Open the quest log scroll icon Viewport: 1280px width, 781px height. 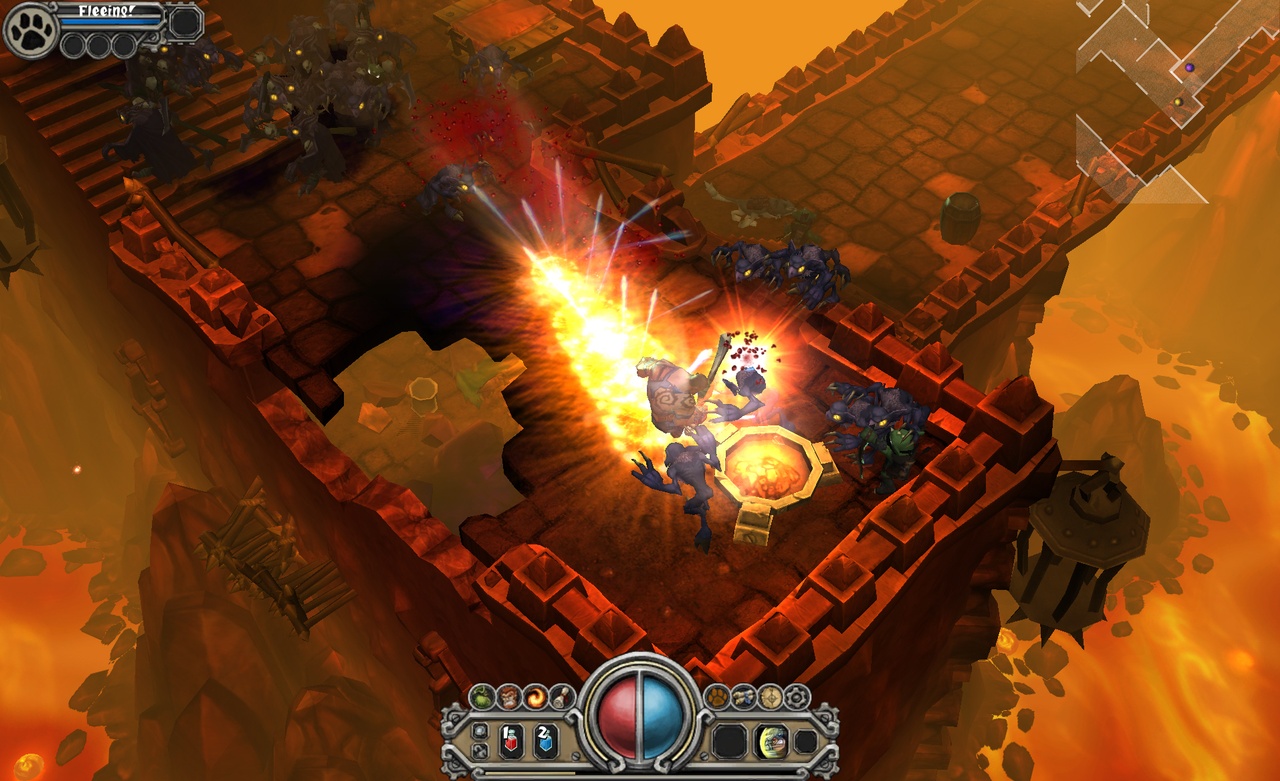click(560, 696)
